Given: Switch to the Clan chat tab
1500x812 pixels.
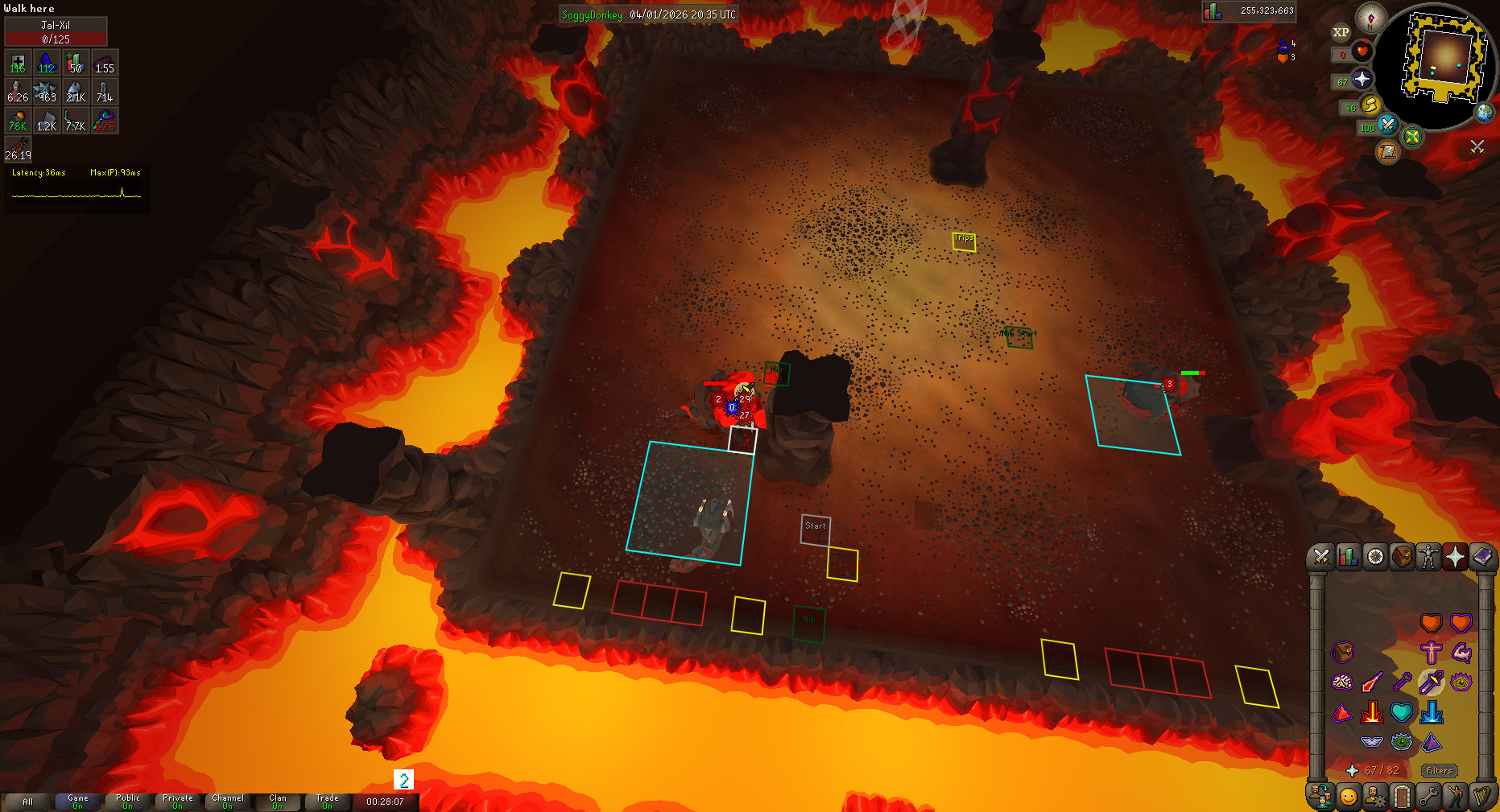Looking at the screenshot, I should tap(277, 802).
